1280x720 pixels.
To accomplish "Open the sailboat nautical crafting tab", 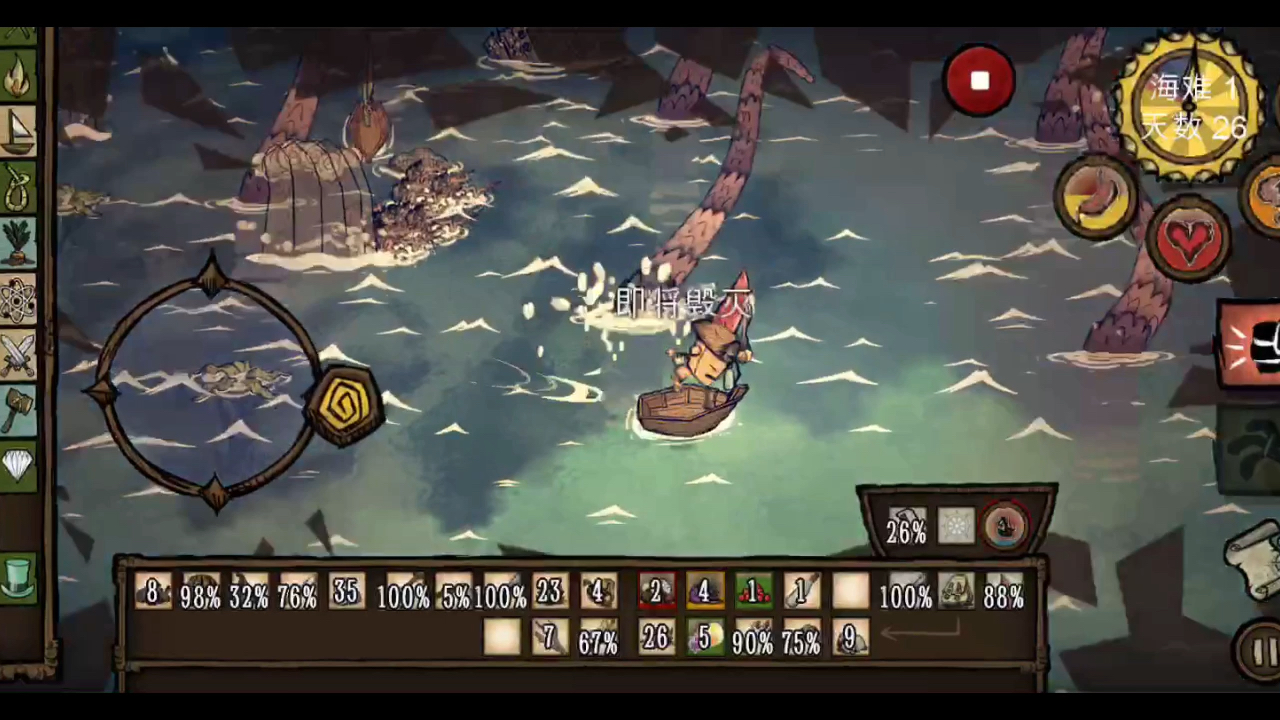I will (x=18, y=132).
